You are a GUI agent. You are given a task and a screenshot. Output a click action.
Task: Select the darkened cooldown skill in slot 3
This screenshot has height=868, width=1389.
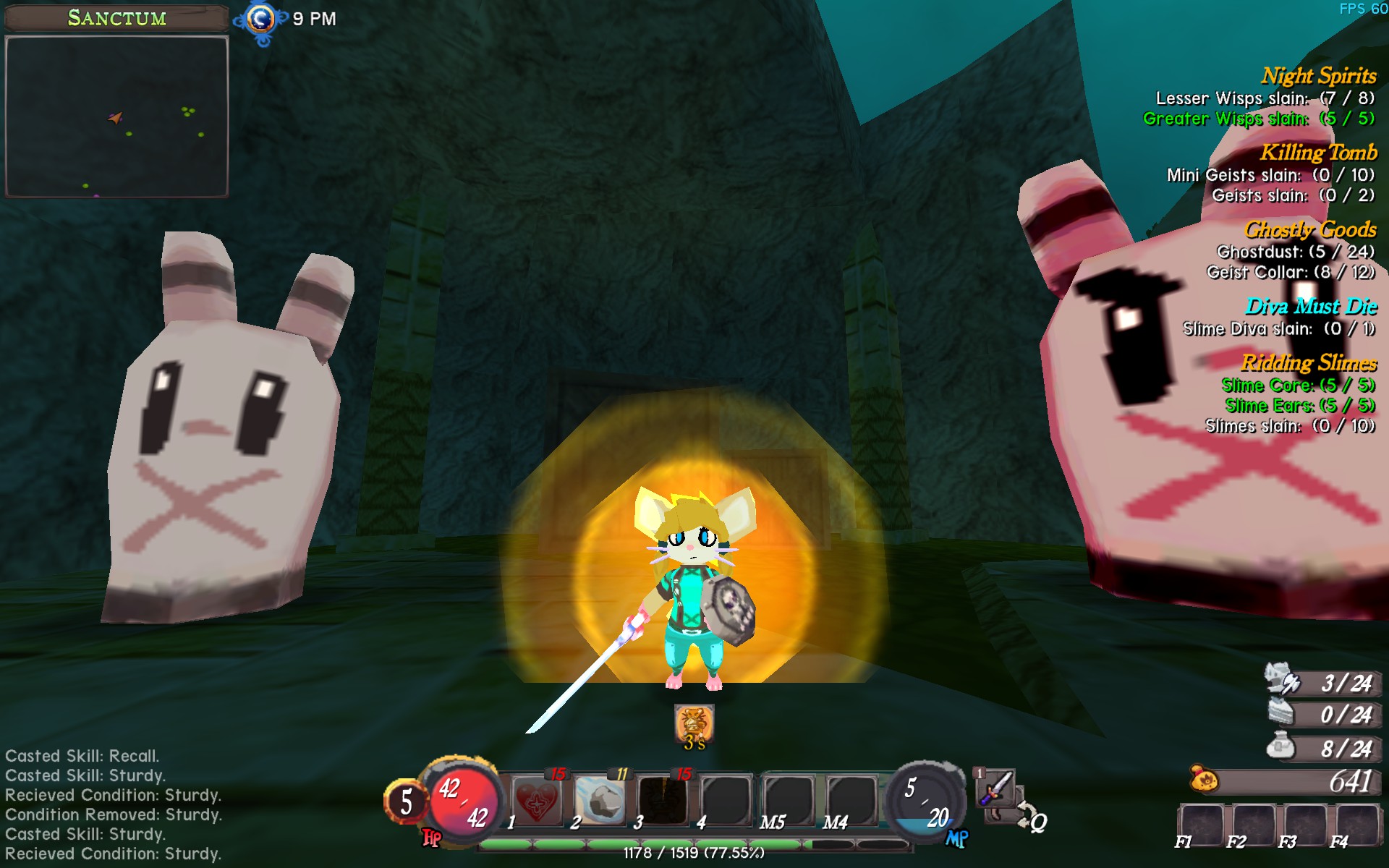(x=663, y=801)
